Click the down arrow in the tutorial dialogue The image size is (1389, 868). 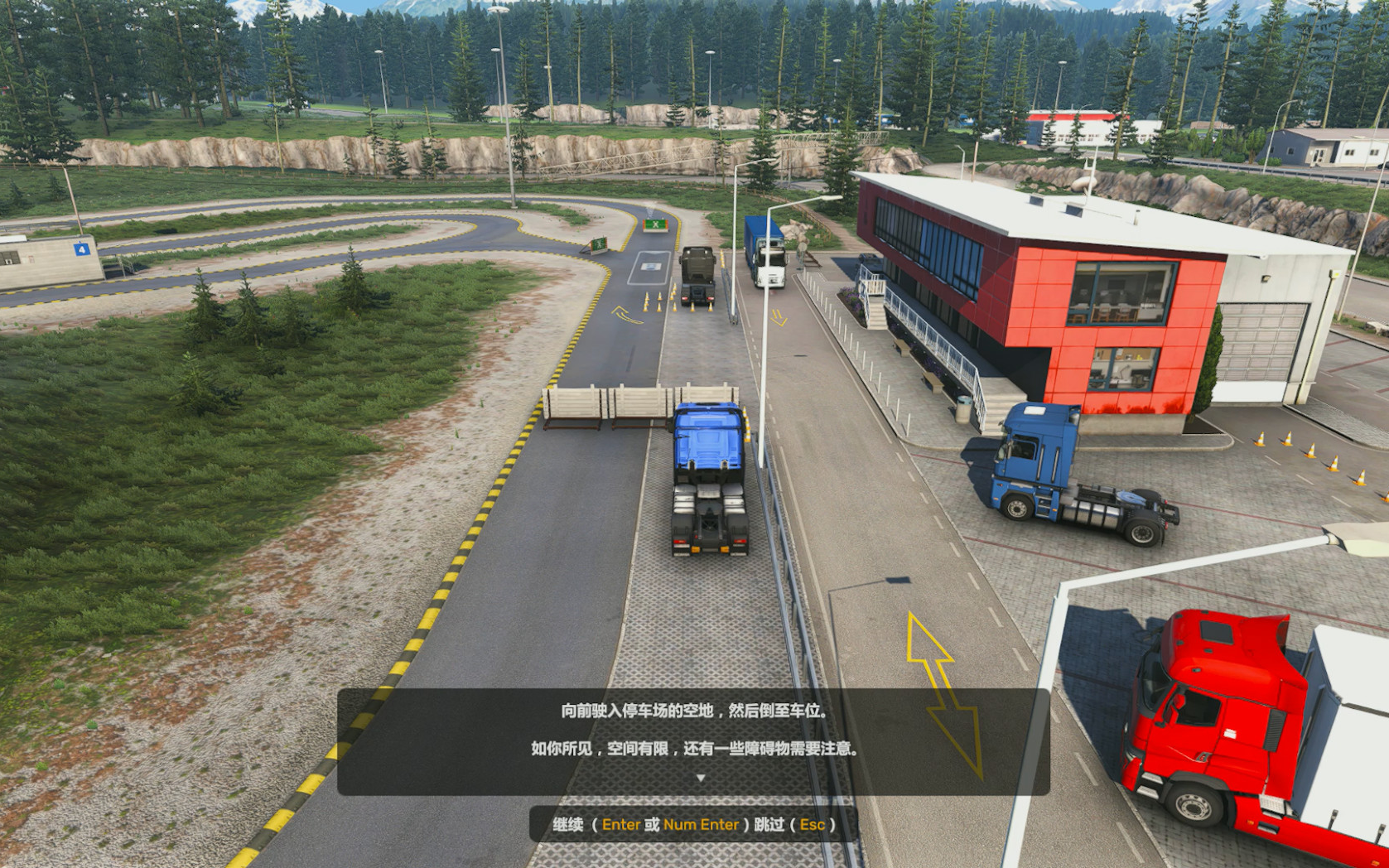701,779
